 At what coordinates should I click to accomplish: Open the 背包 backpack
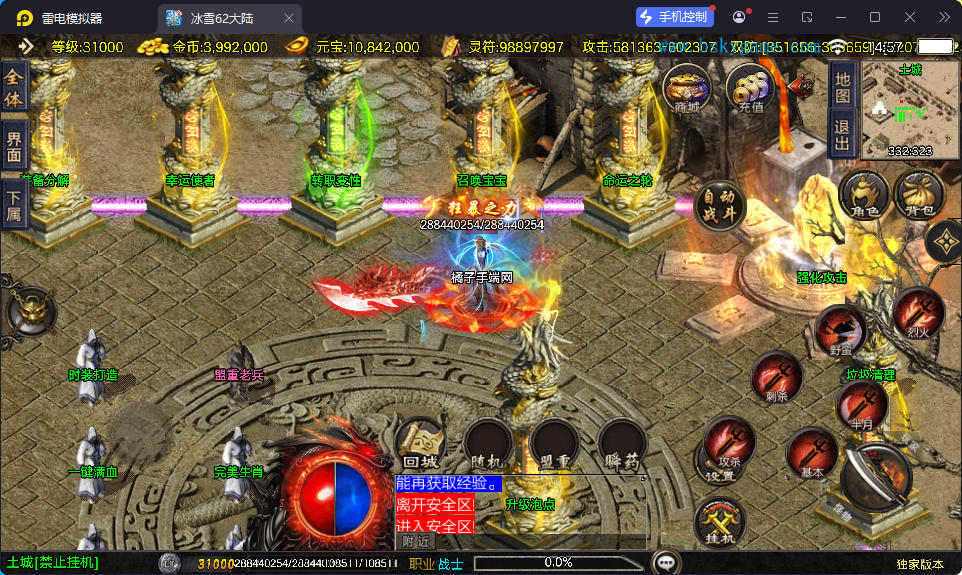[x=919, y=194]
